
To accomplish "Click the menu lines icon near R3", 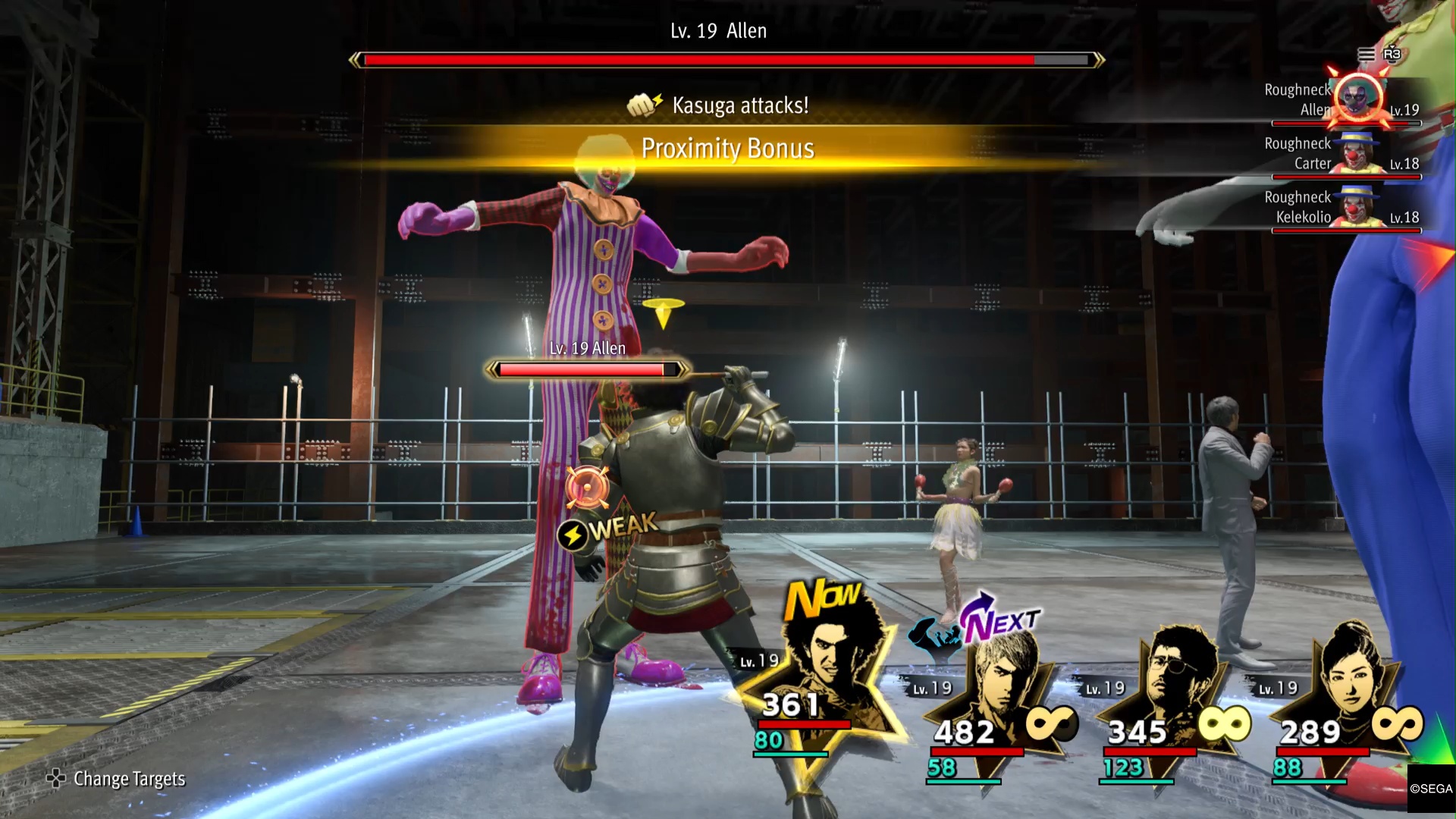I will [1367, 55].
